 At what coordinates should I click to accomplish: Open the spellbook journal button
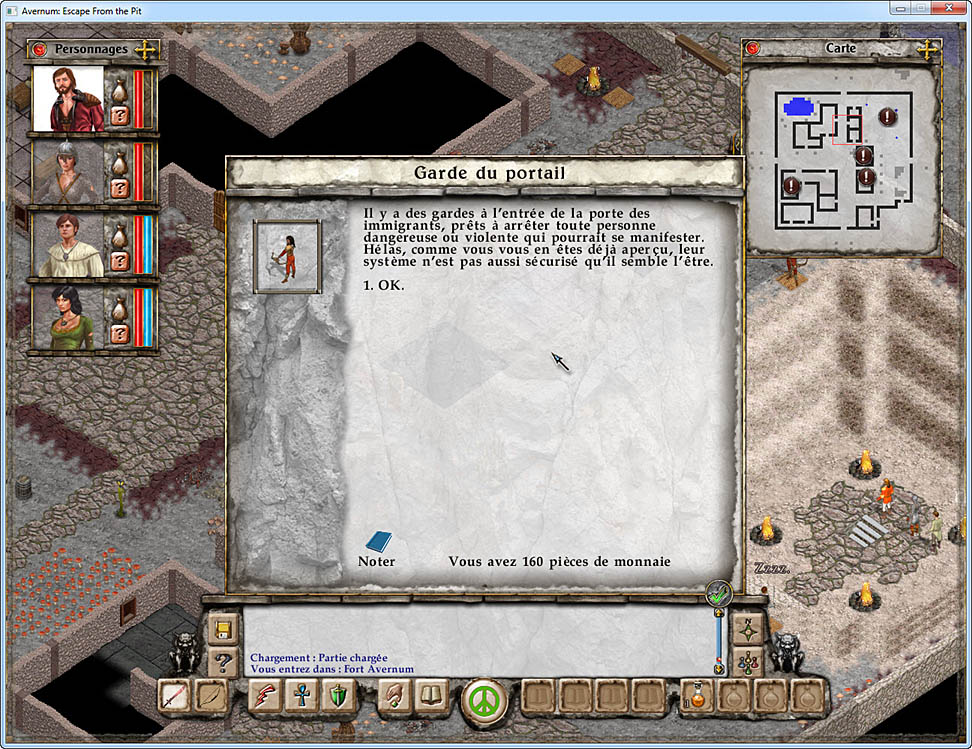(432, 696)
